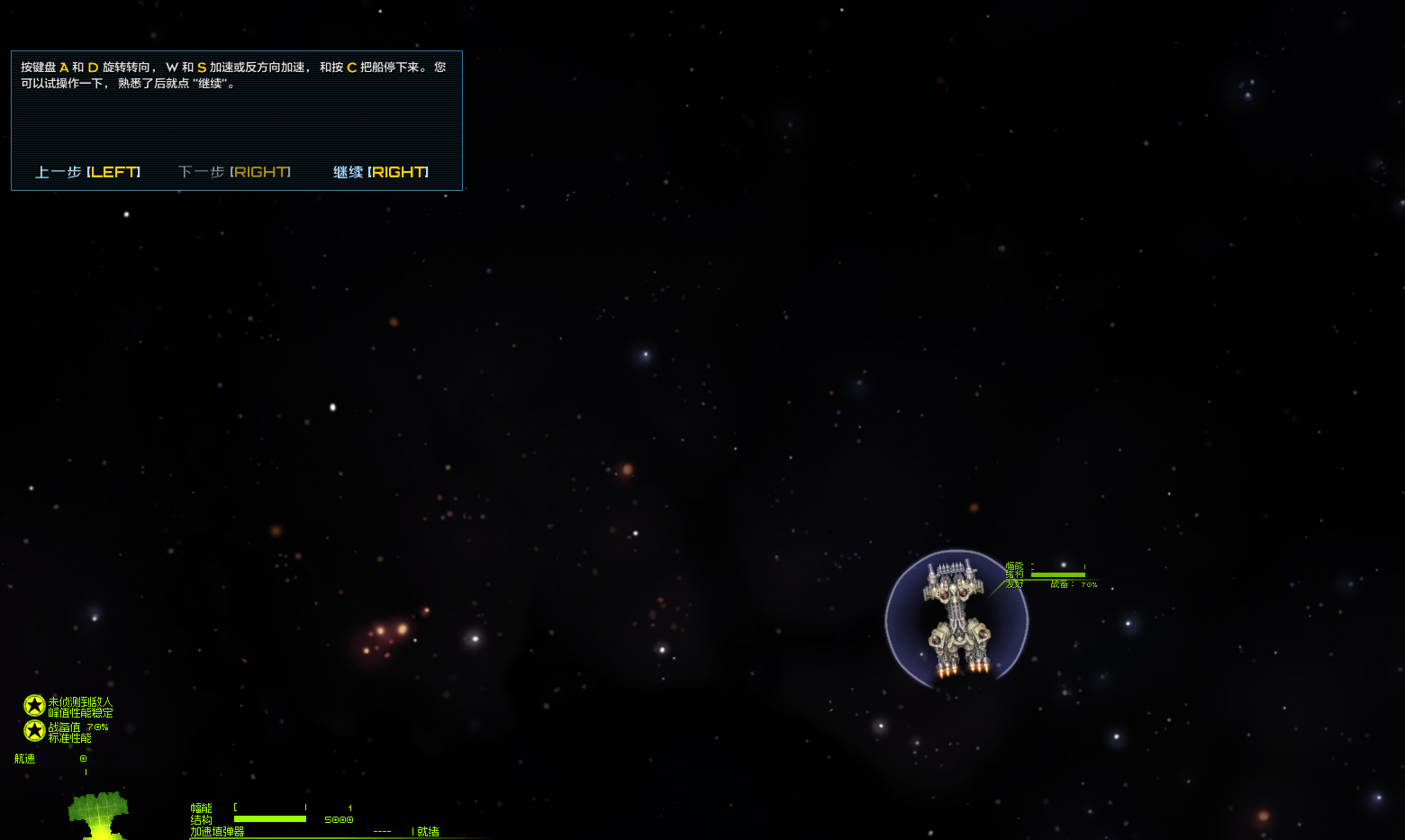The image size is (1405, 840).
Task: Select the greyed-out 下一步 option
Action: [x=234, y=172]
